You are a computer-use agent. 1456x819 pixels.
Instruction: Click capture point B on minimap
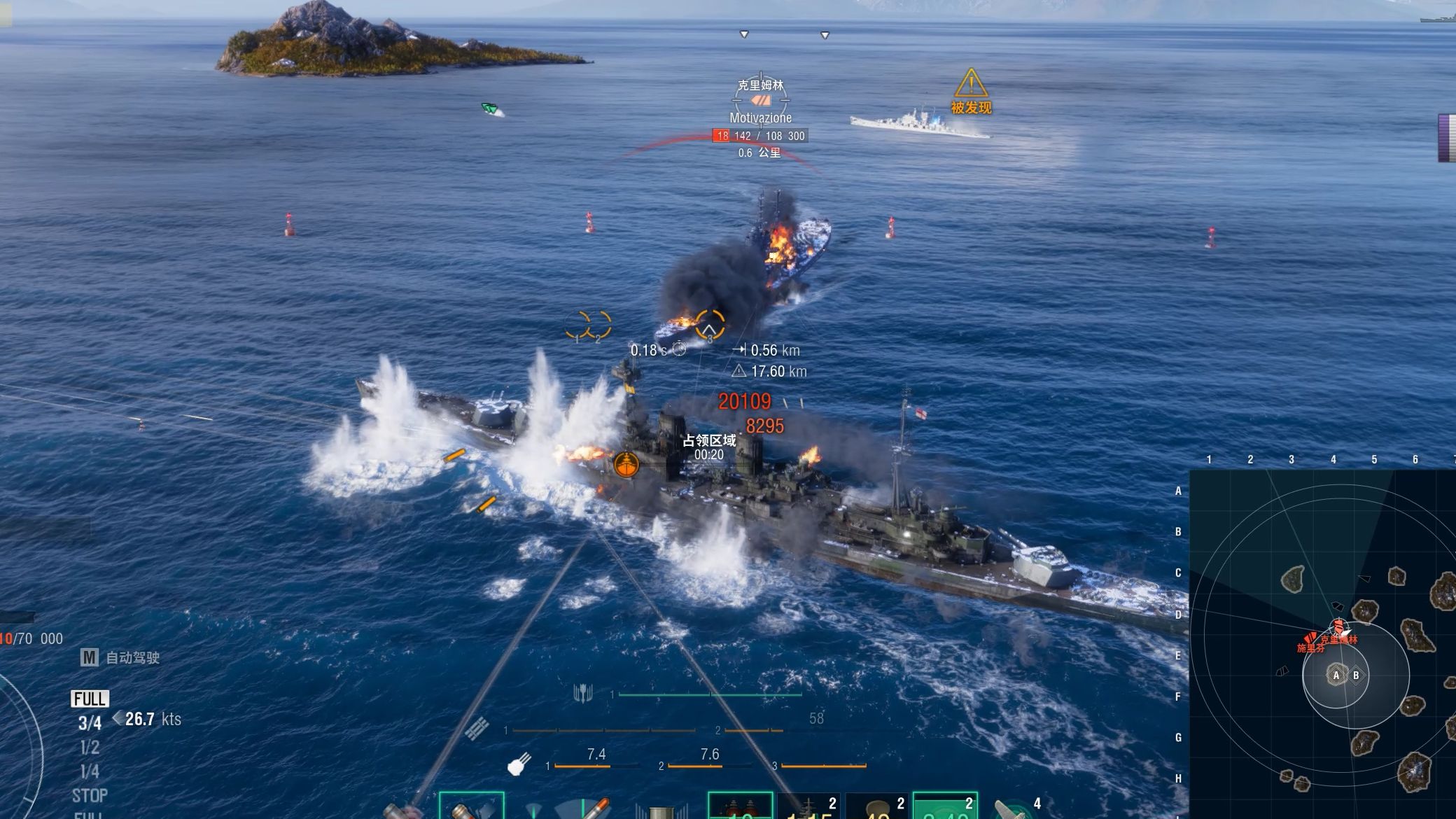[x=1356, y=675]
